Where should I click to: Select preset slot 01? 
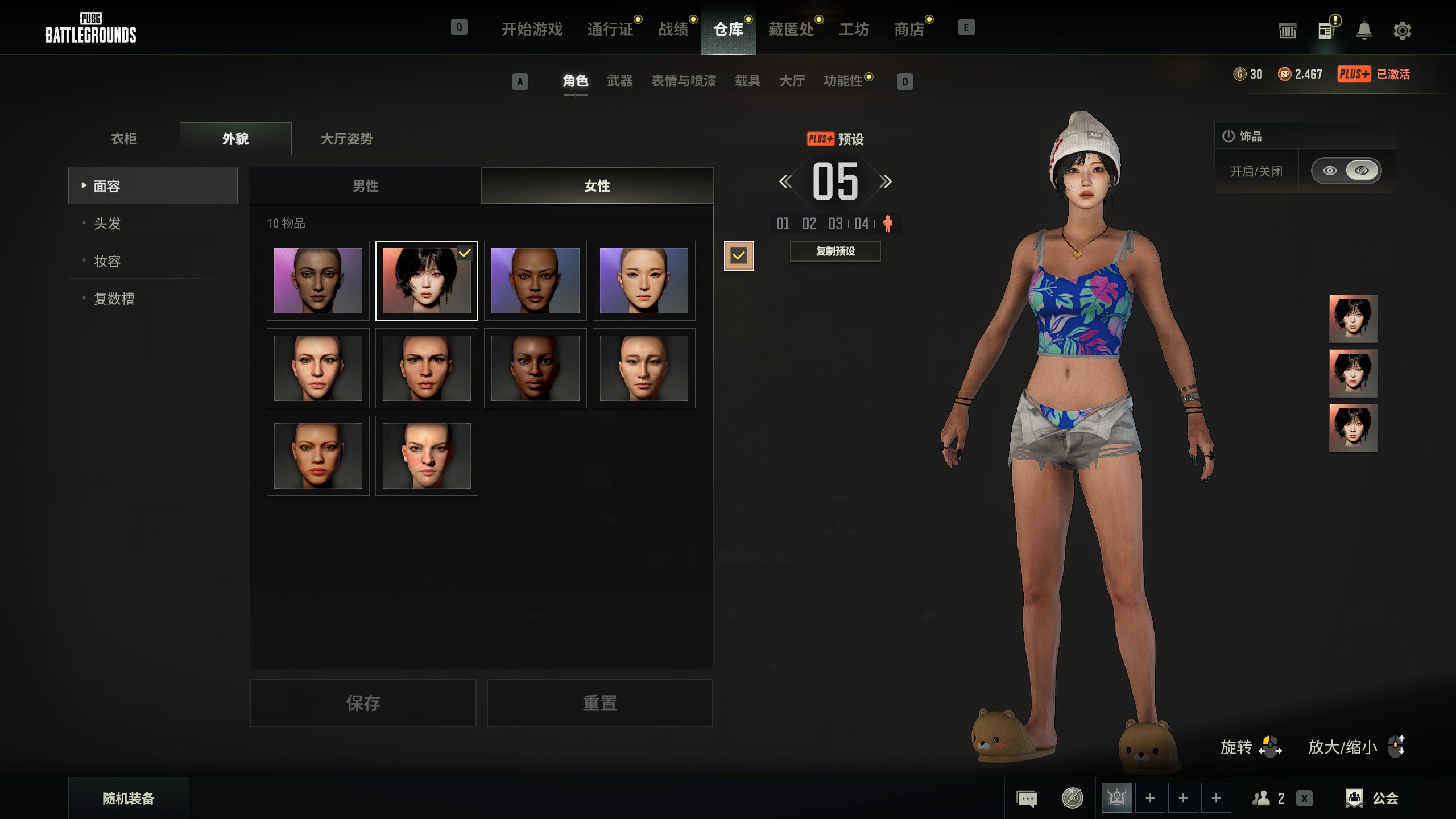[783, 224]
